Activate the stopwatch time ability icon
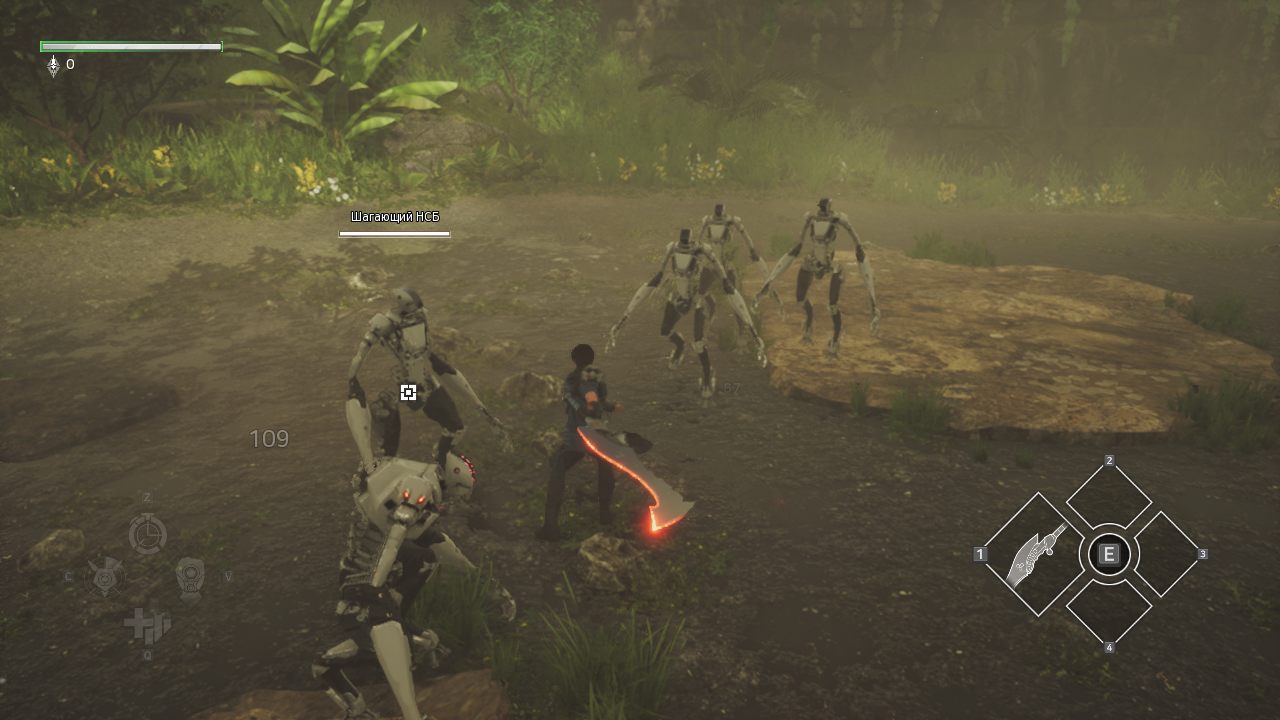 pos(147,533)
